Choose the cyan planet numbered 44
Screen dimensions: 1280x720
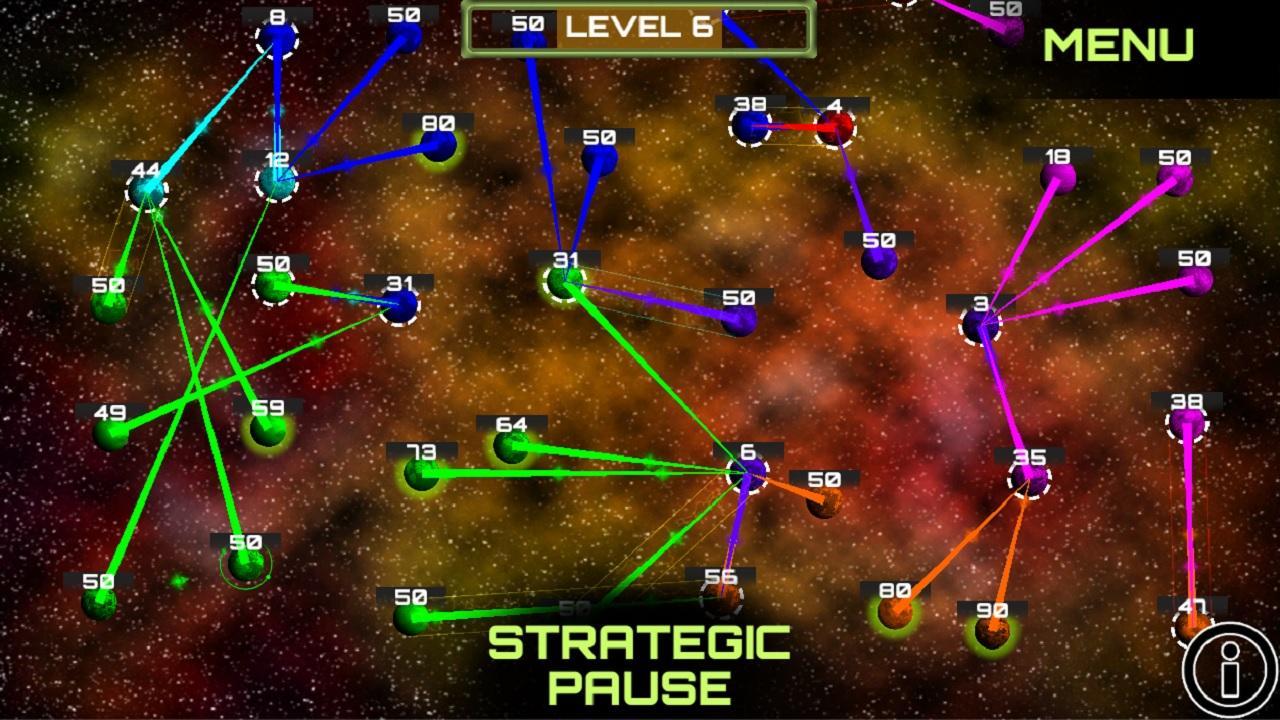[147, 191]
